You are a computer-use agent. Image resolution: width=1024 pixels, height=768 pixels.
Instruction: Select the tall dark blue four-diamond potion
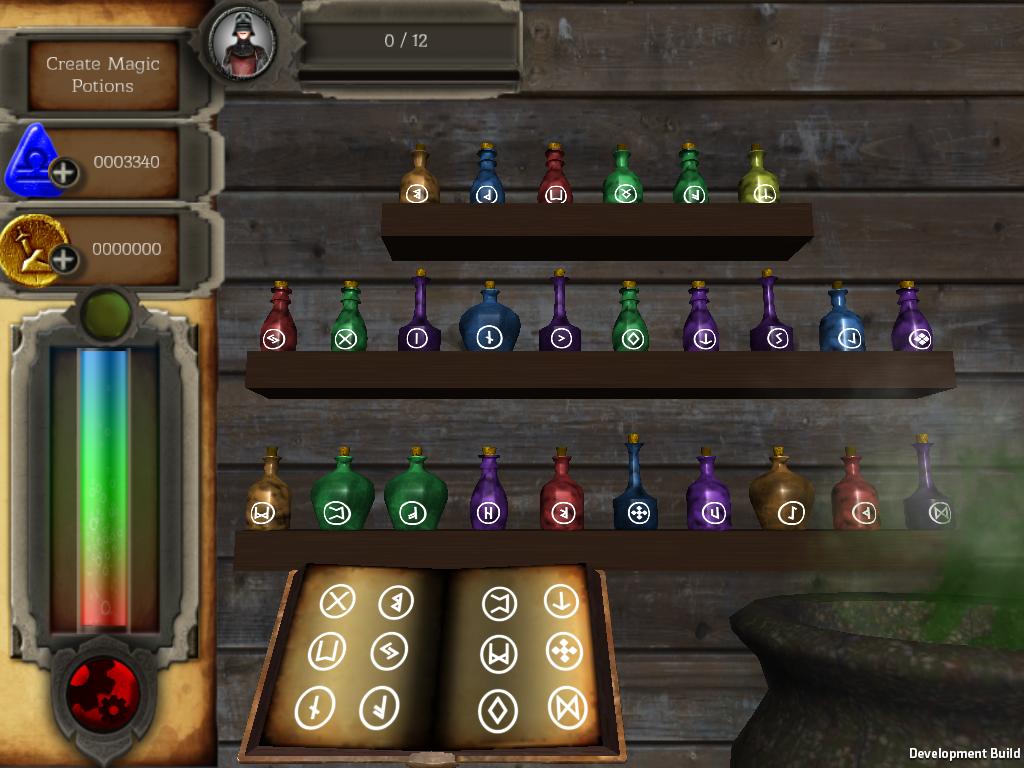pos(635,490)
